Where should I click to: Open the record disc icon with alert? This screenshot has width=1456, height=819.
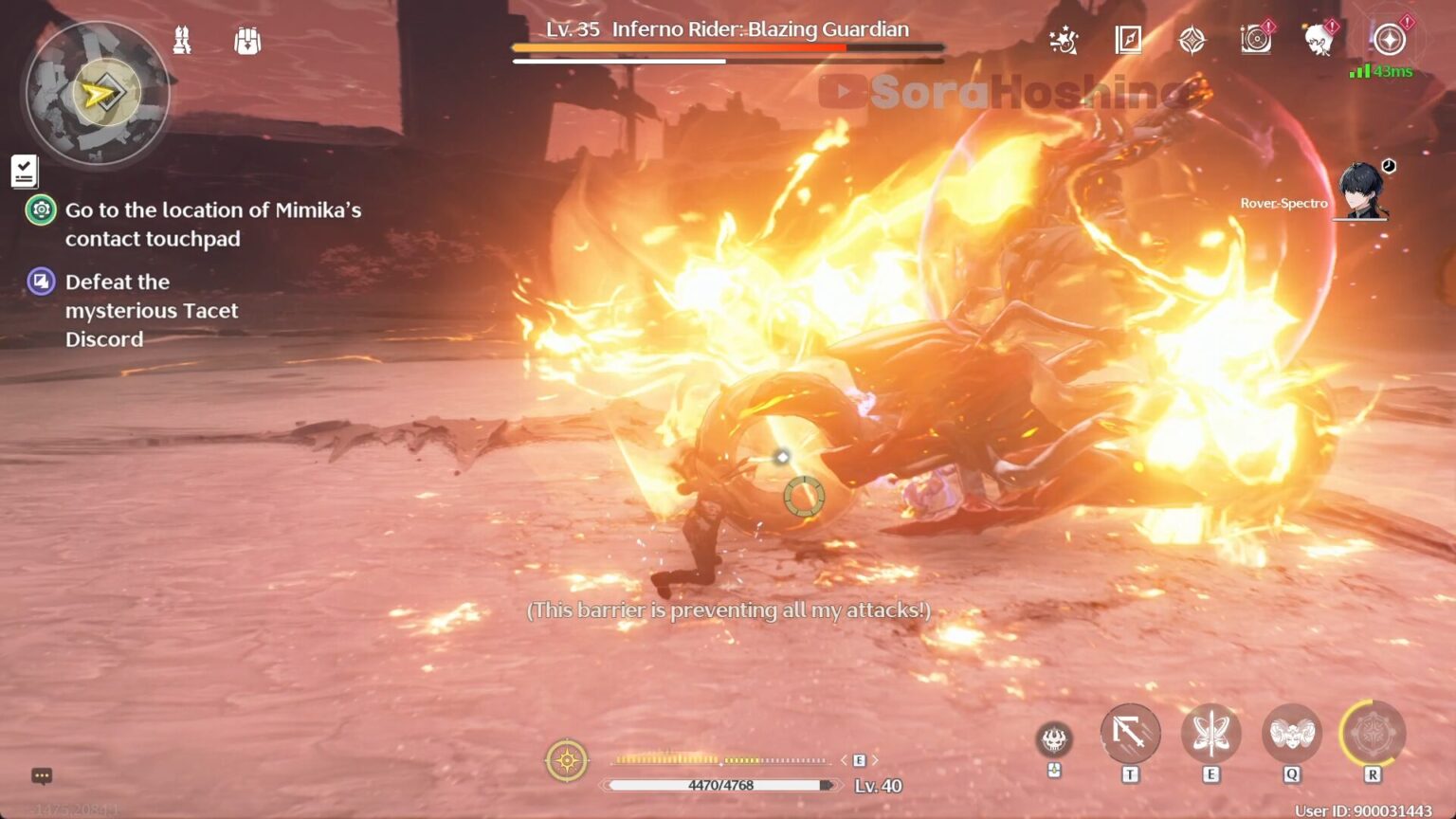click(1255, 41)
